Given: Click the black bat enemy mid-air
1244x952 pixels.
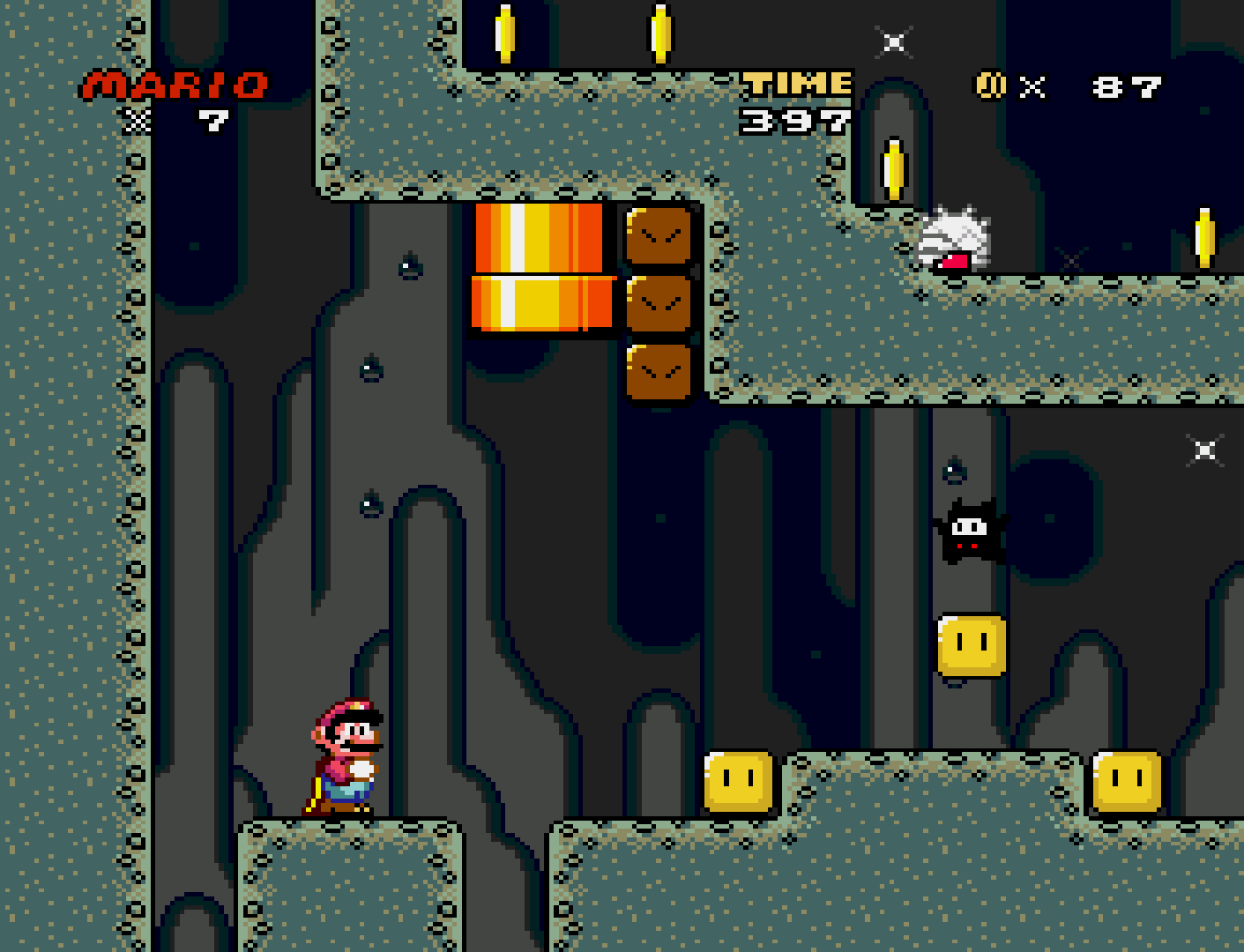Looking at the screenshot, I should 970,529.
